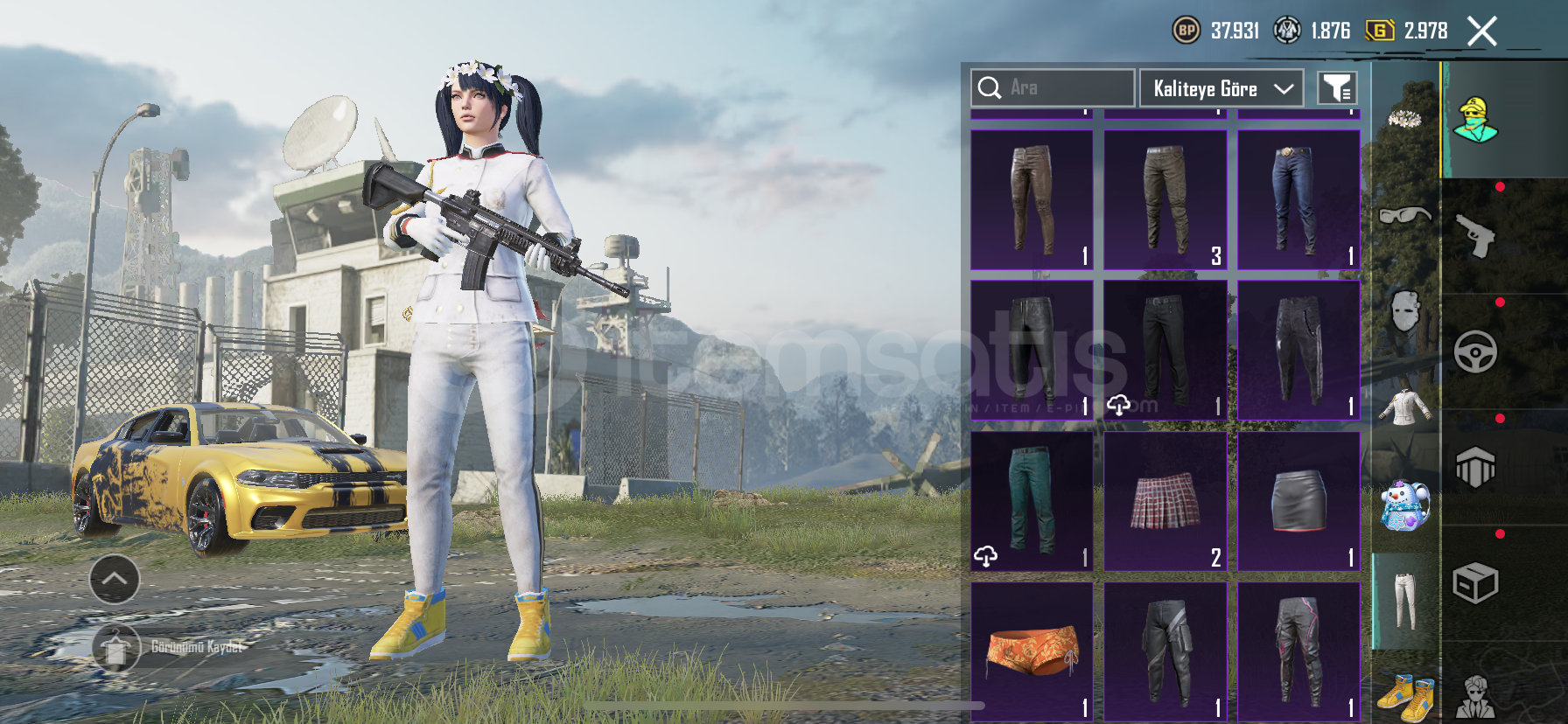1568x724 pixels.
Task: Expand the round up-arrow button
Action: click(x=115, y=579)
